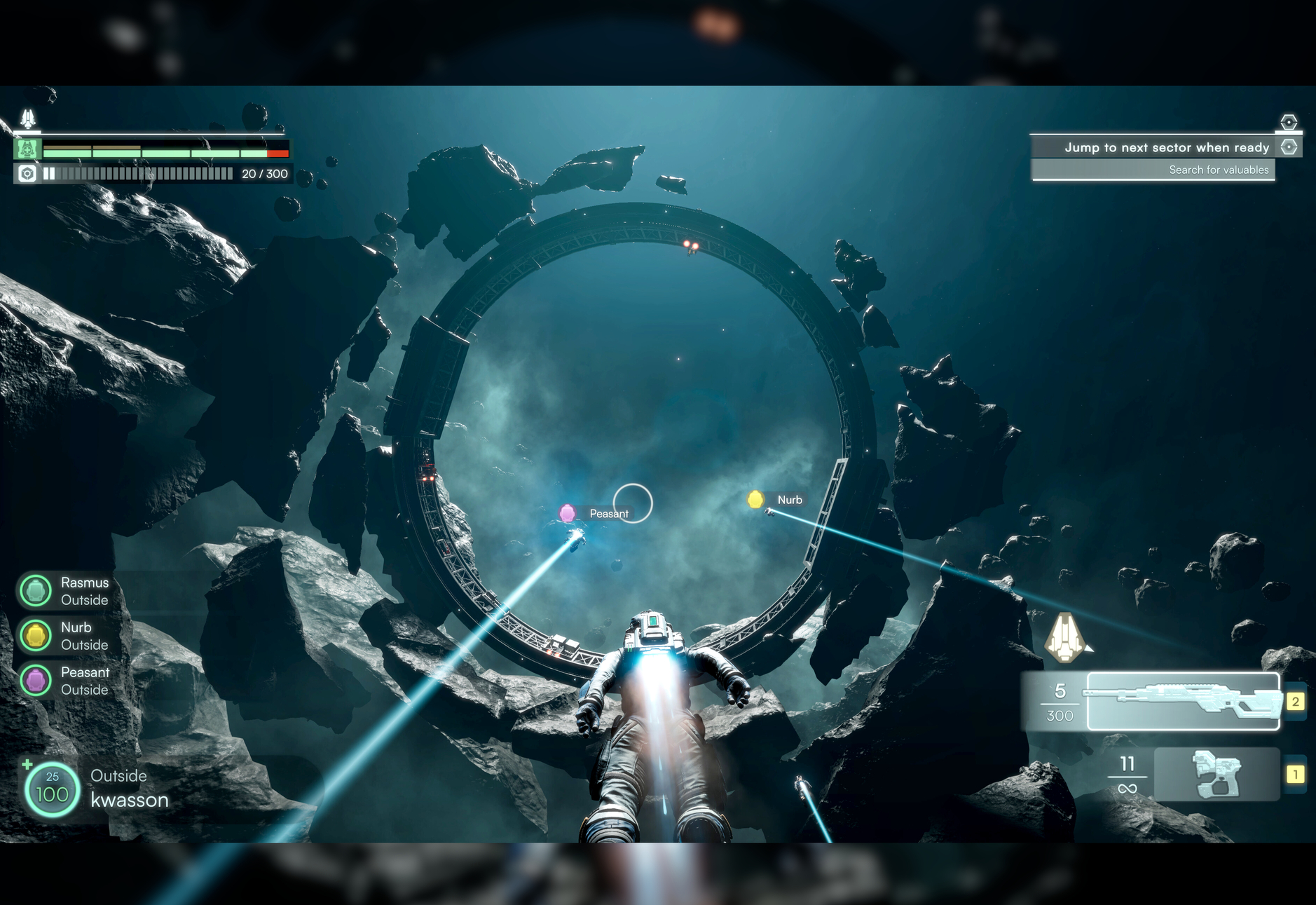Screen dimensions: 1316x905
Task: Select the sniper rifle weapon slot
Action: click(1183, 702)
